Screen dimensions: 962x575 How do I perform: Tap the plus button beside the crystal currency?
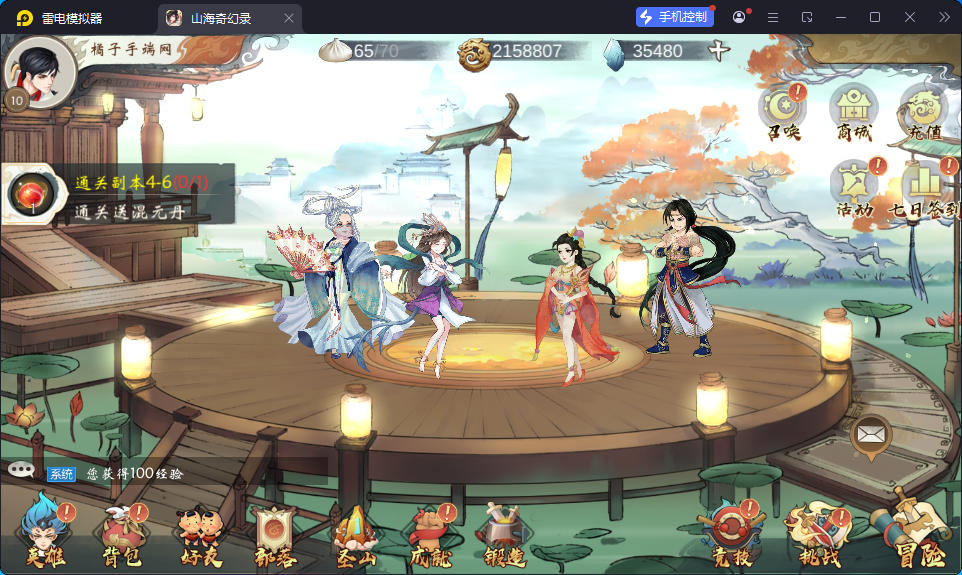[x=718, y=51]
